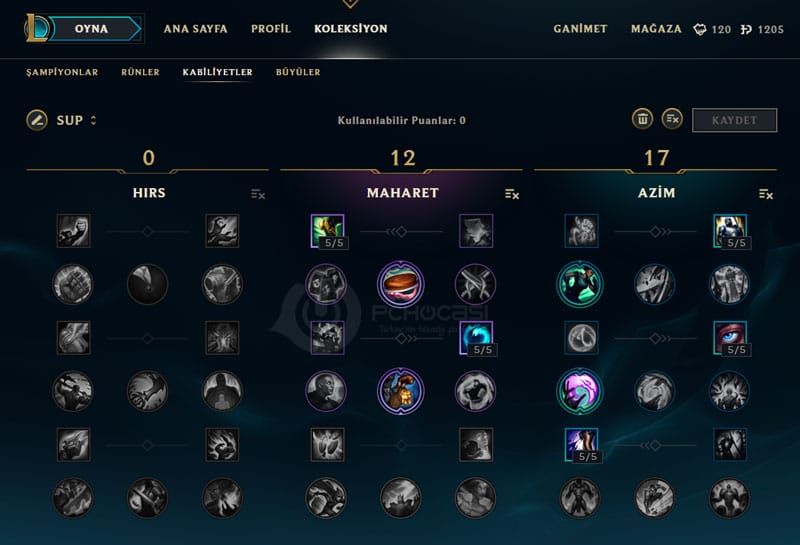This screenshot has height=545, width=800.
Task: Click the KAYDET save button
Action: 734,120
